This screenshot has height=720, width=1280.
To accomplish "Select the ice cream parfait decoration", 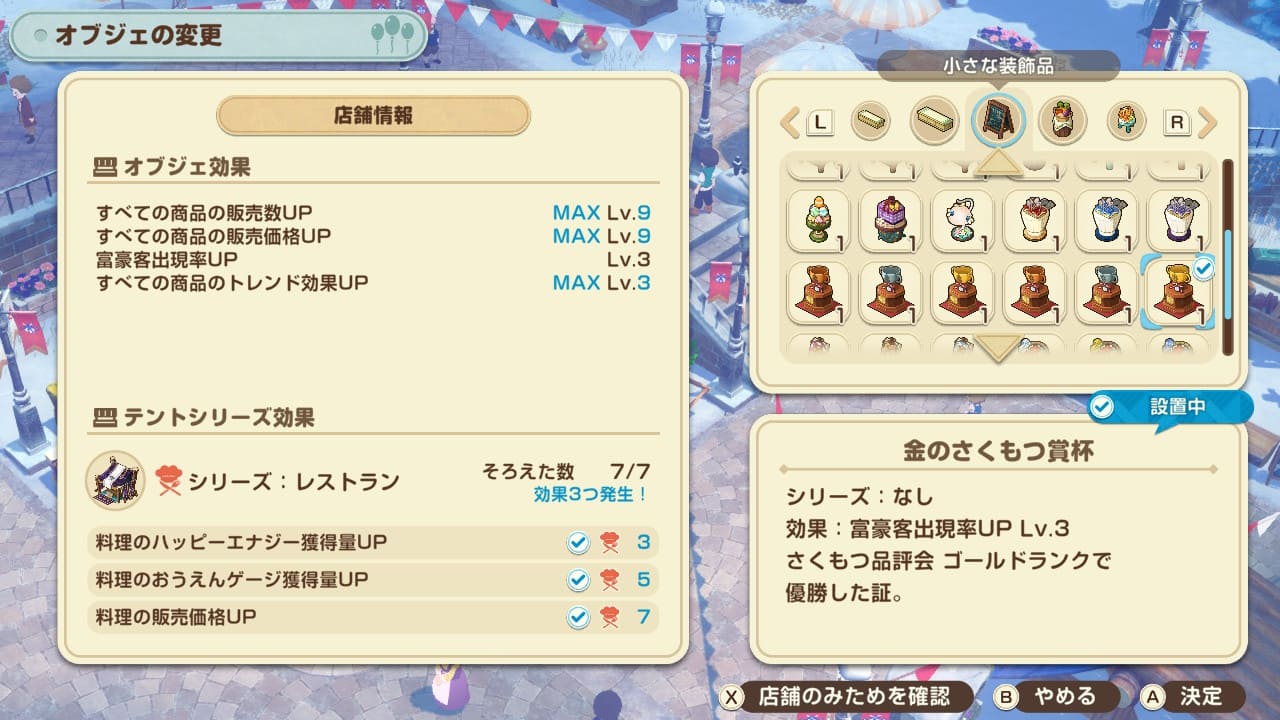I will 818,220.
